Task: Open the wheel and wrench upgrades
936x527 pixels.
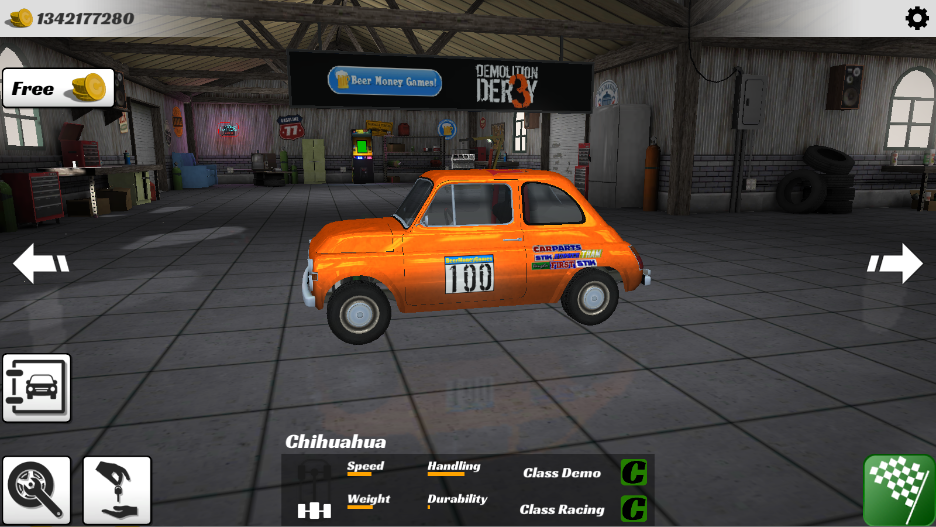Action: click(37, 490)
